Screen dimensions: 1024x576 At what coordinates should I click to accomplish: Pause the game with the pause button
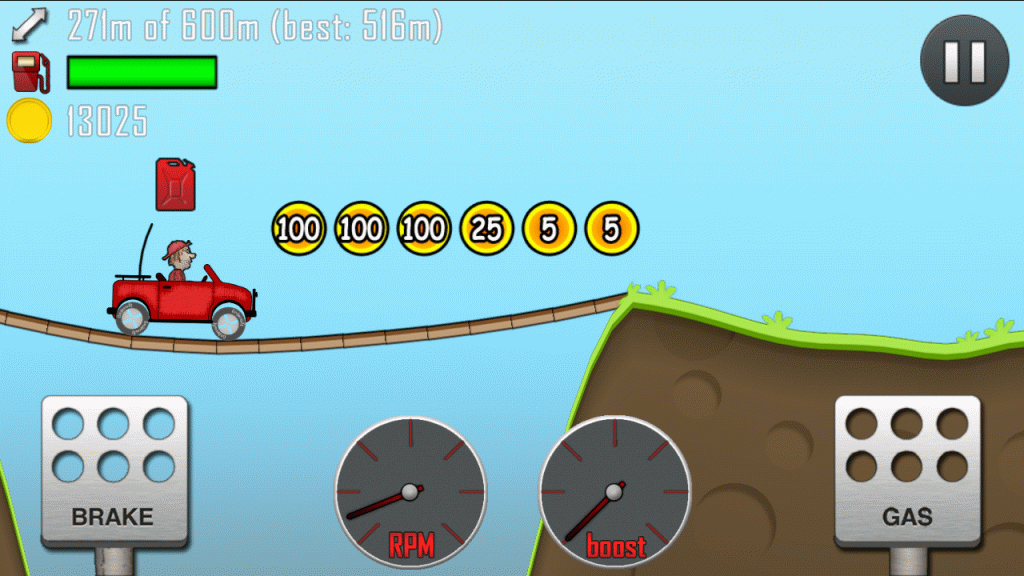point(964,61)
